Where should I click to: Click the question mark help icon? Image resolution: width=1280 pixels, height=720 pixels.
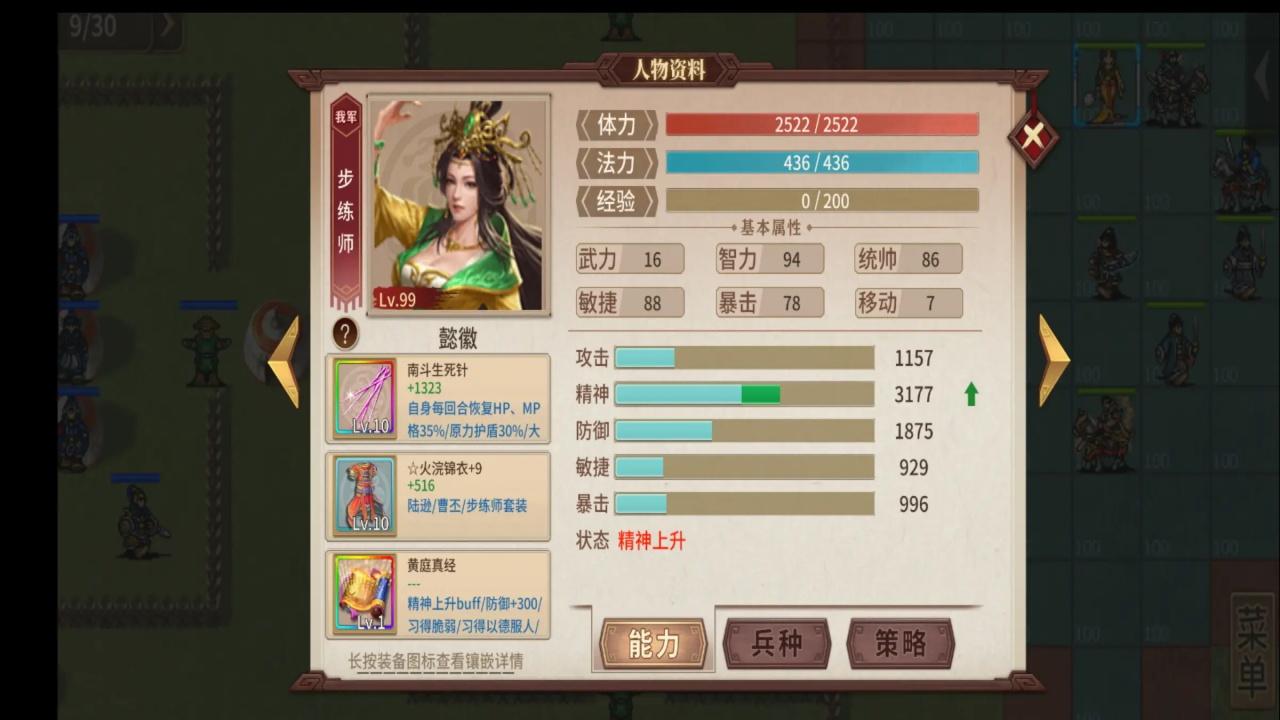344,334
